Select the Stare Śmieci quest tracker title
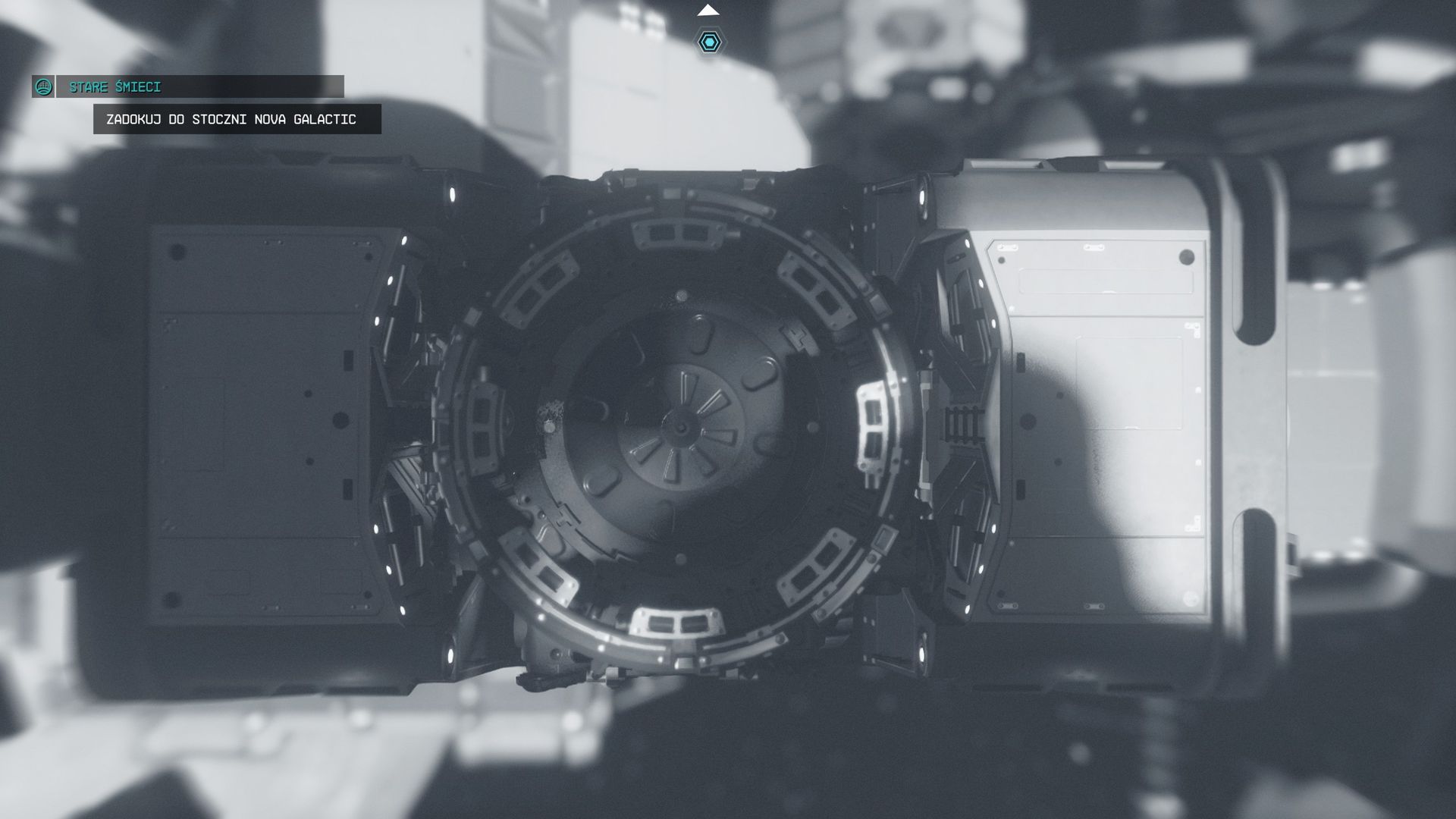Image resolution: width=1456 pixels, height=819 pixels. coord(115,87)
